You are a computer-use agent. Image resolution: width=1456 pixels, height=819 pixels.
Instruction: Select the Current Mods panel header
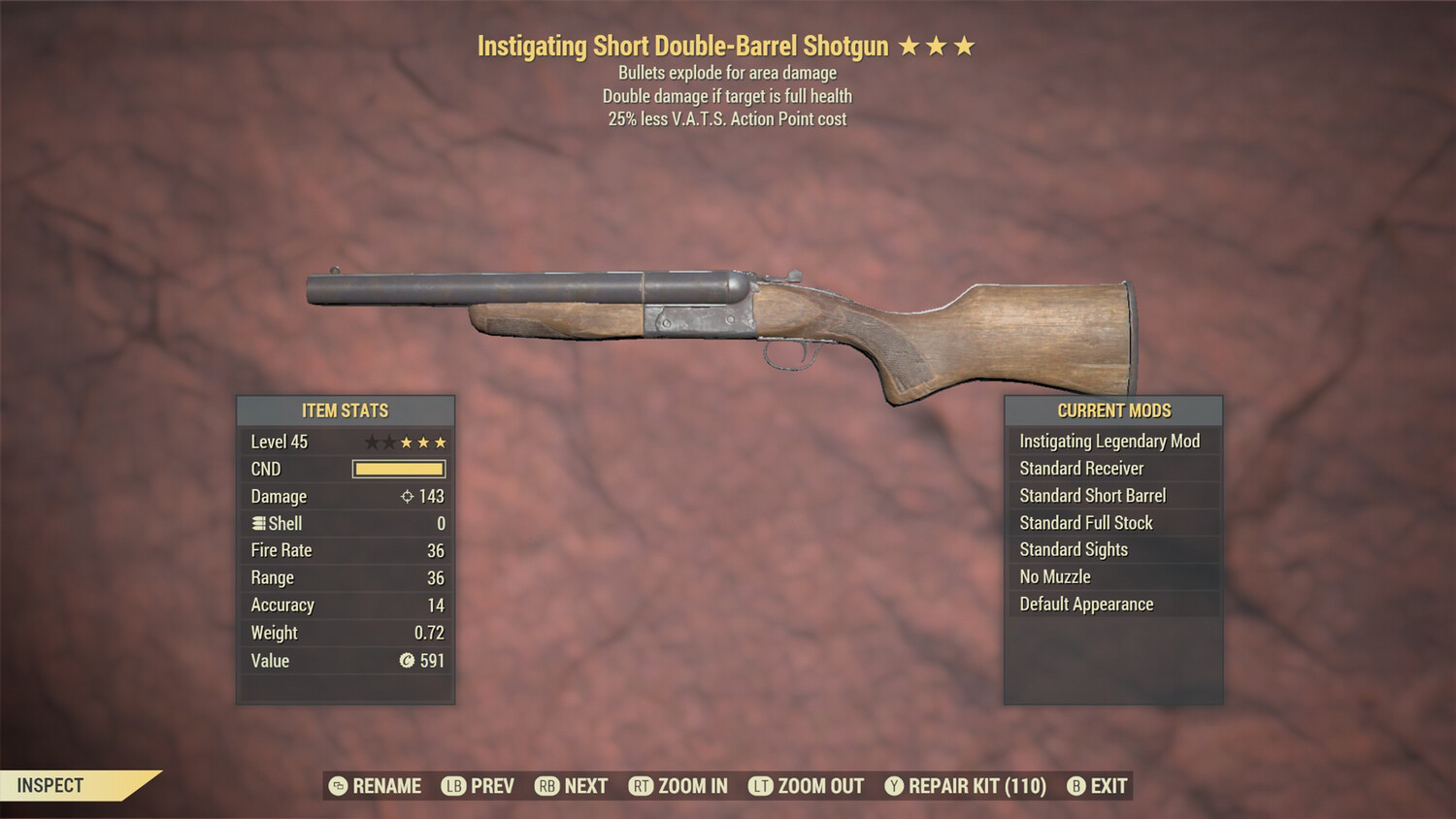[1112, 410]
